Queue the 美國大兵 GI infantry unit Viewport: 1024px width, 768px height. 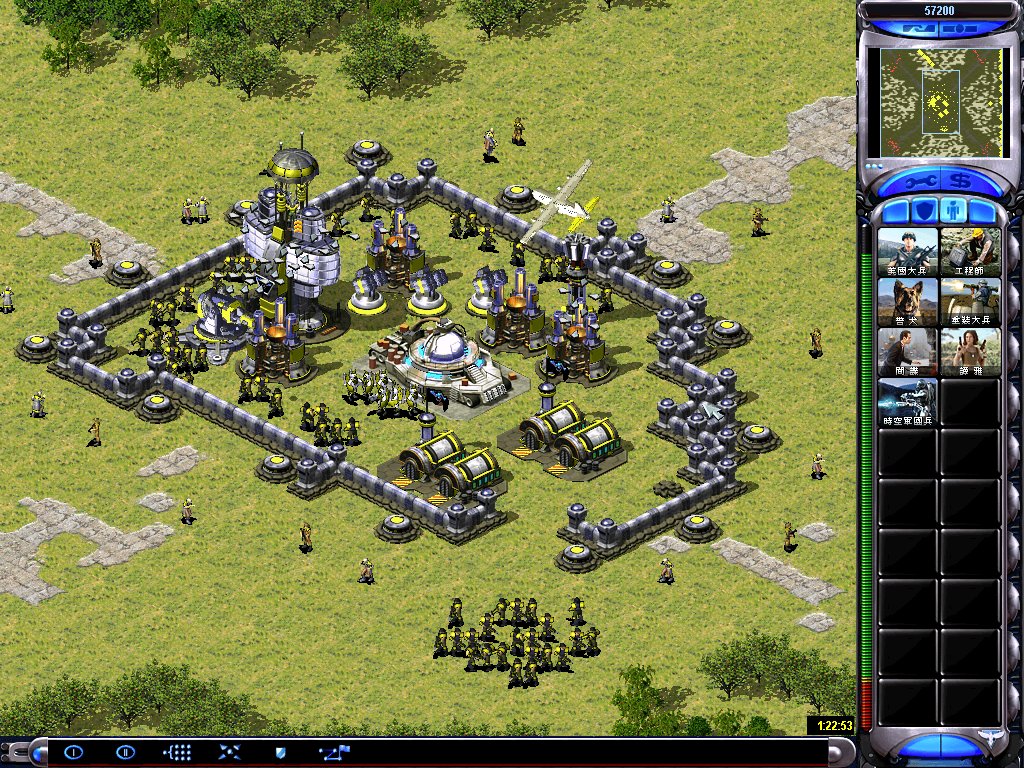point(908,252)
